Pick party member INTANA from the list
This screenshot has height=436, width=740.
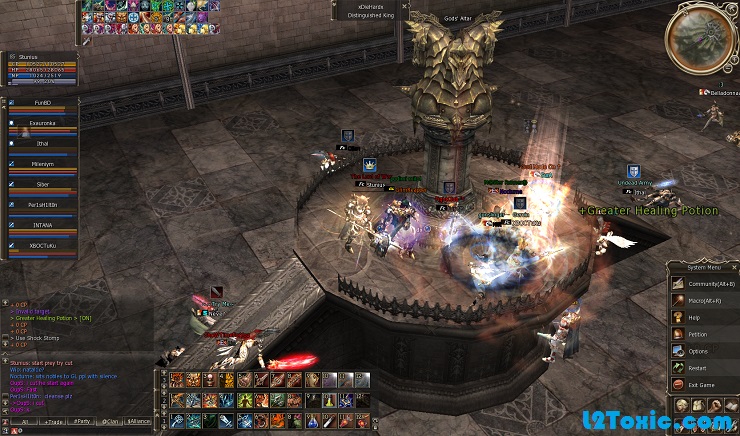[42, 224]
